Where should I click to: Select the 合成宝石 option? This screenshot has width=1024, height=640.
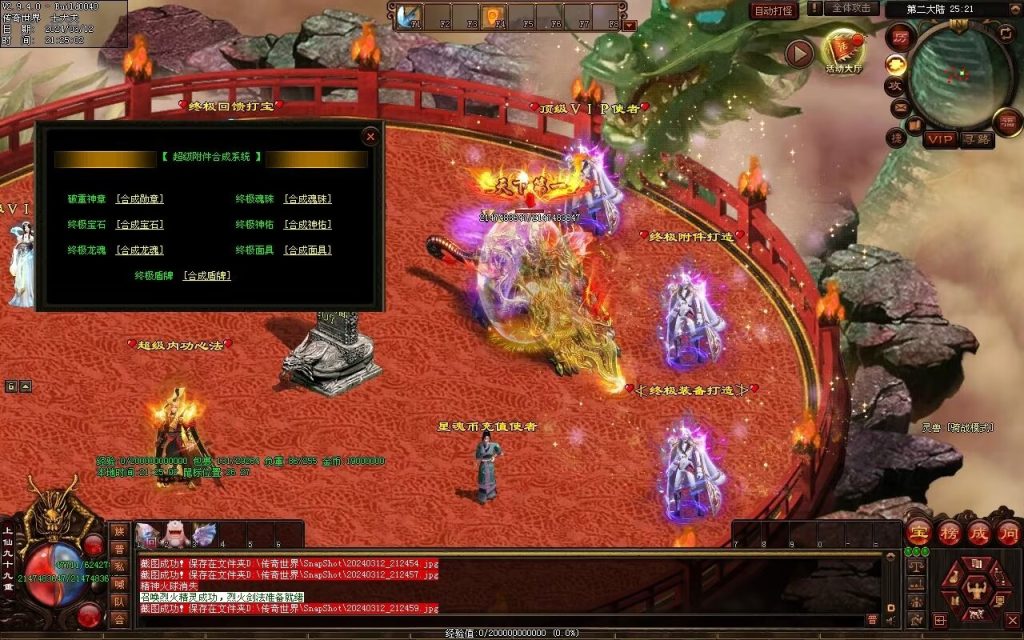[139, 225]
